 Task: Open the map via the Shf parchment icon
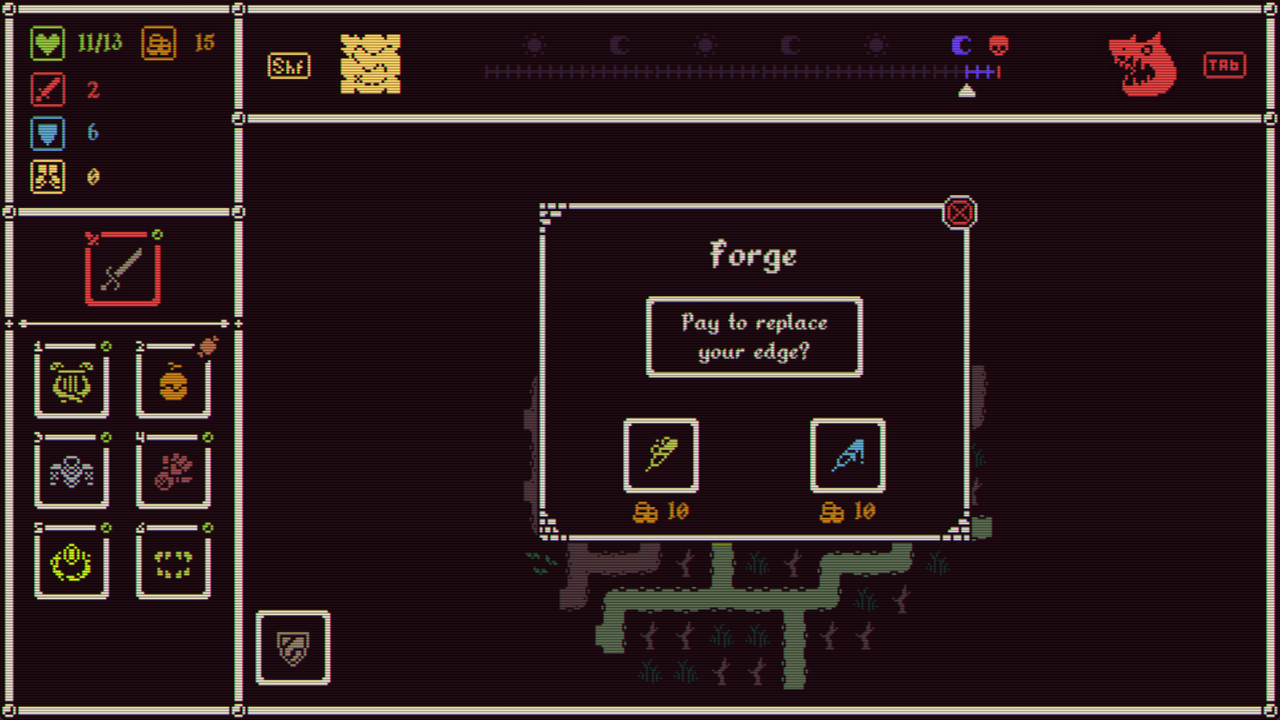[x=372, y=65]
